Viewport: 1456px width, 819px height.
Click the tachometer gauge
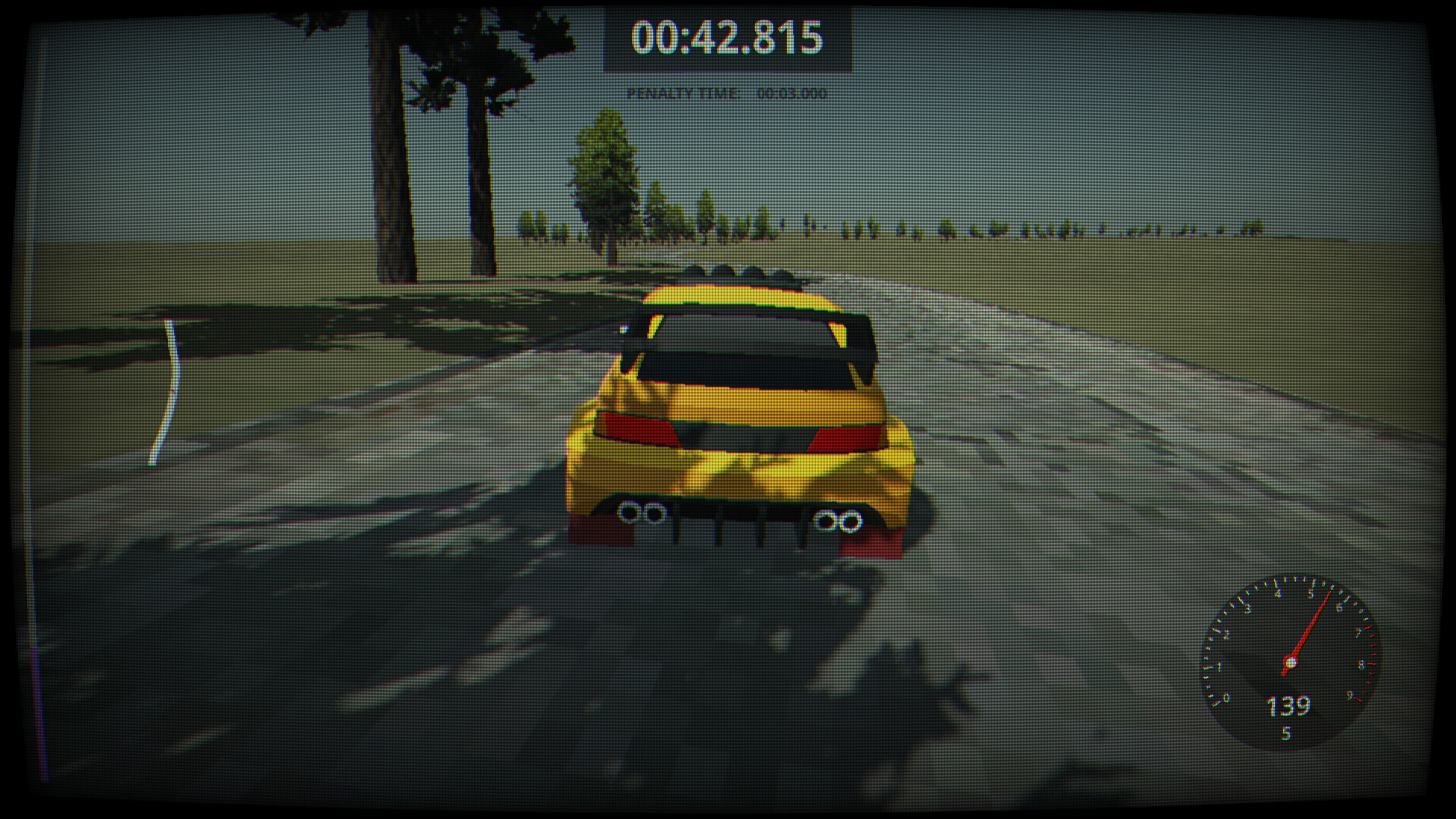click(x=1291, y=662)
